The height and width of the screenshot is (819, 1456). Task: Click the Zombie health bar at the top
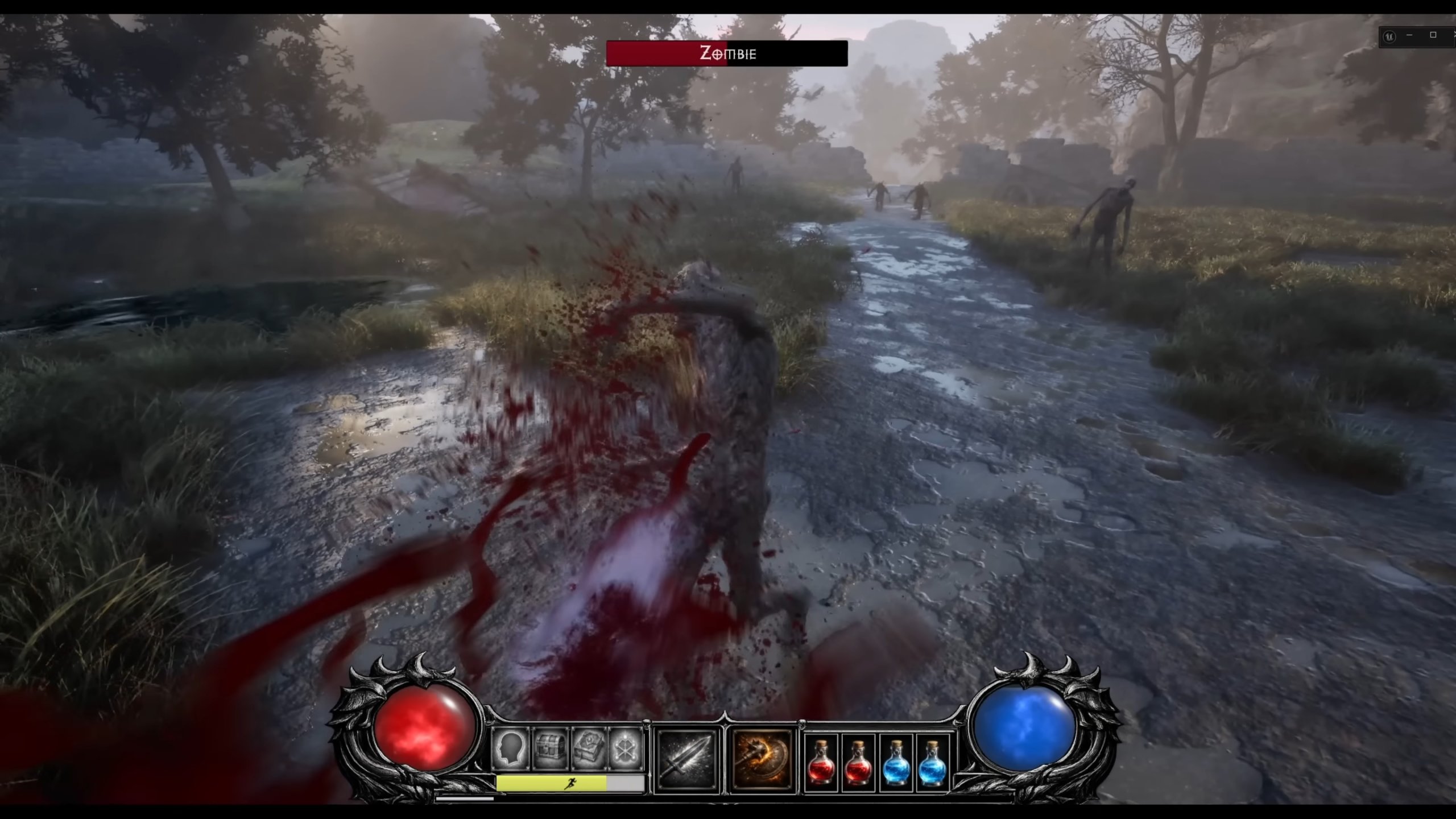click(660, 55)
